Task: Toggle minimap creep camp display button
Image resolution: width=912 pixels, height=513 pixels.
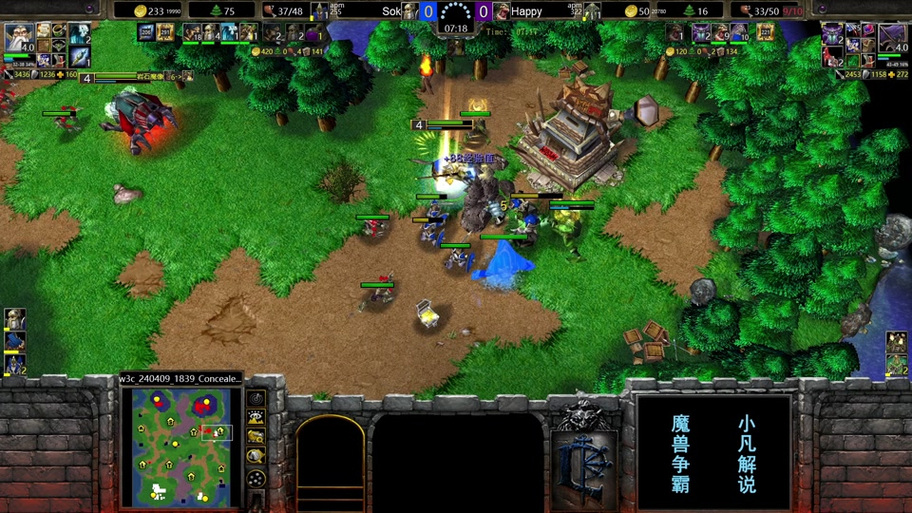Action: click(255, 457)
